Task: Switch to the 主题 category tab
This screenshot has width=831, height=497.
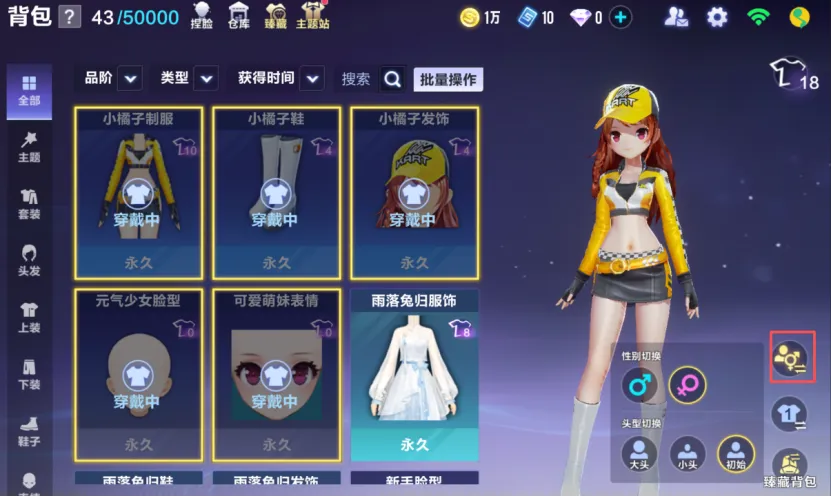Action: tap(29, 146)
